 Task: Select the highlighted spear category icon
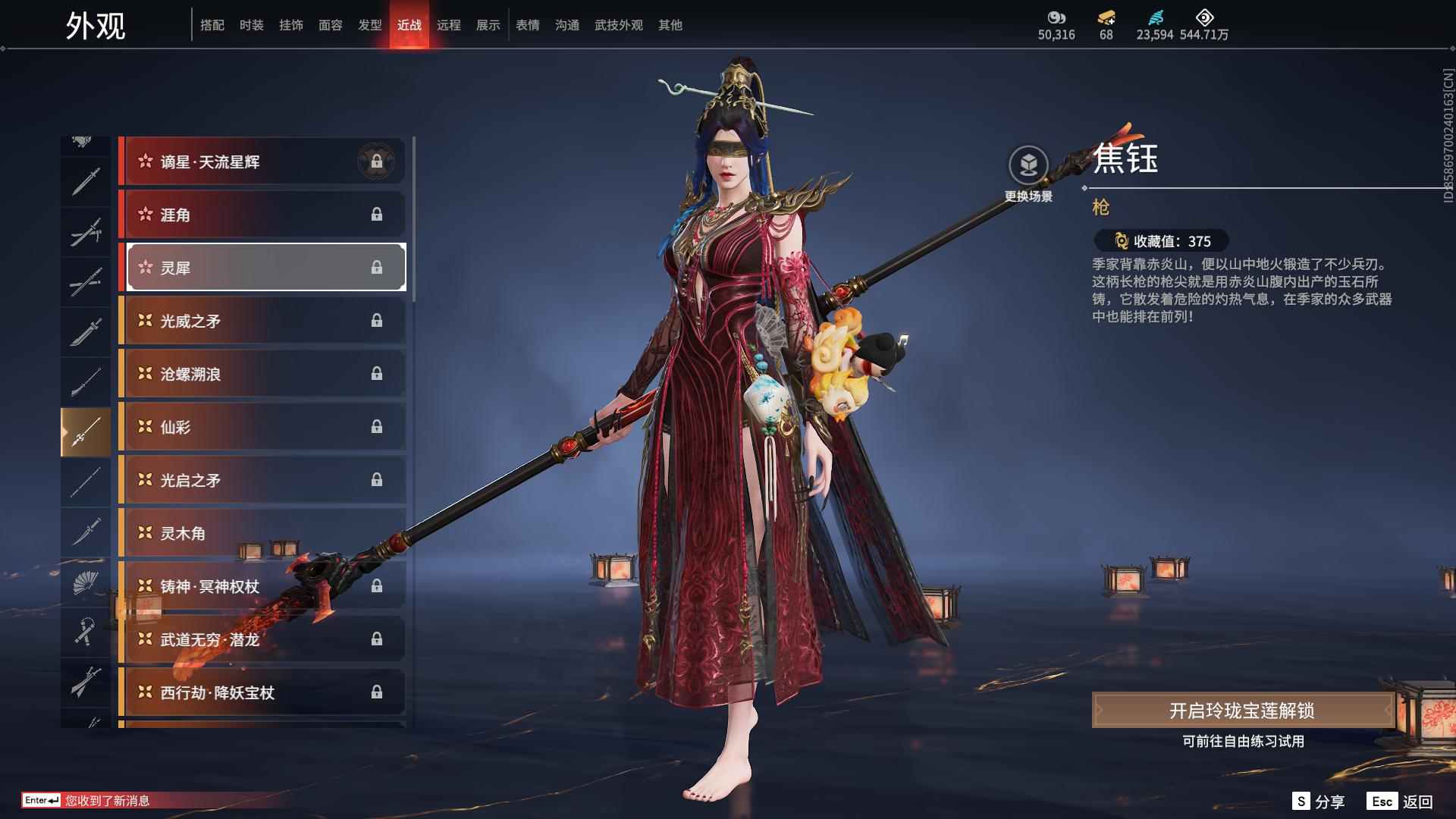point(85,431)
